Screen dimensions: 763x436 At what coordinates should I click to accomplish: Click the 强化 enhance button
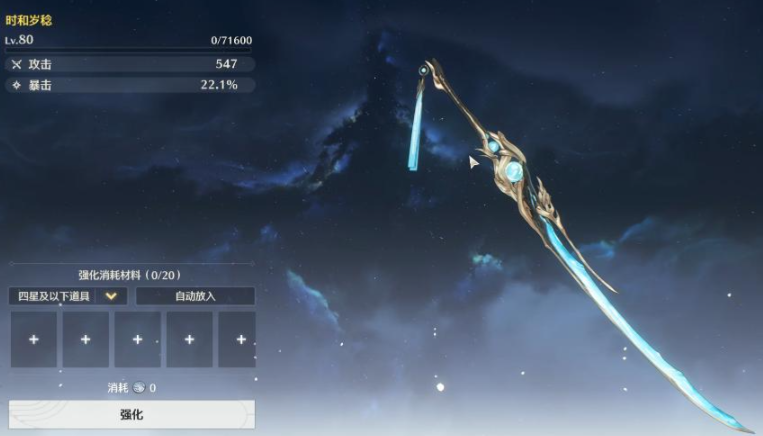point(131,414)
